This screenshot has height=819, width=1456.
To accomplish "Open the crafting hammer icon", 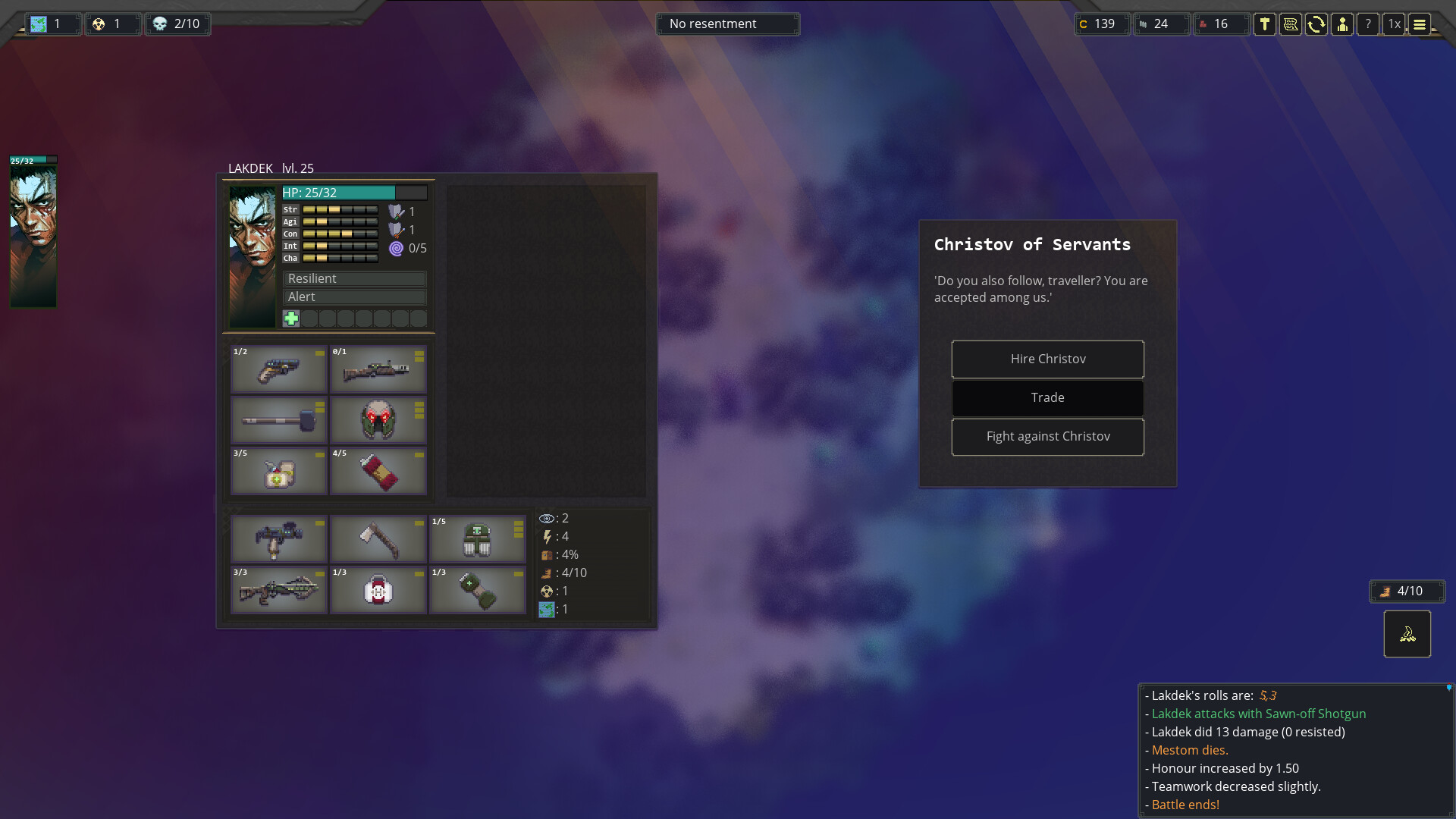I will [1265, 24].
